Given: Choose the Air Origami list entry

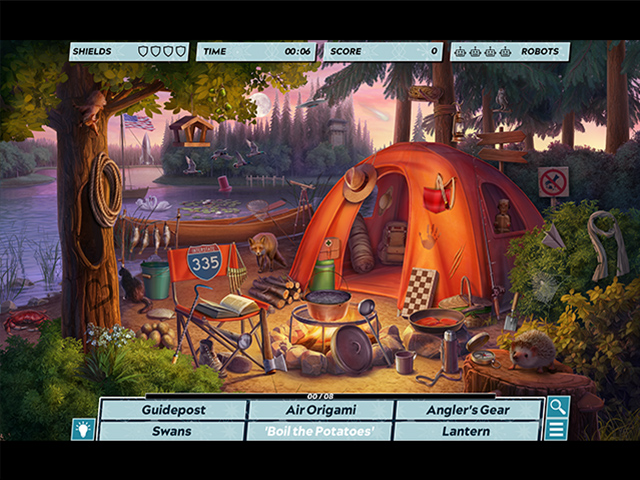Looking at the screenshot, I should [x=319, y=410].
